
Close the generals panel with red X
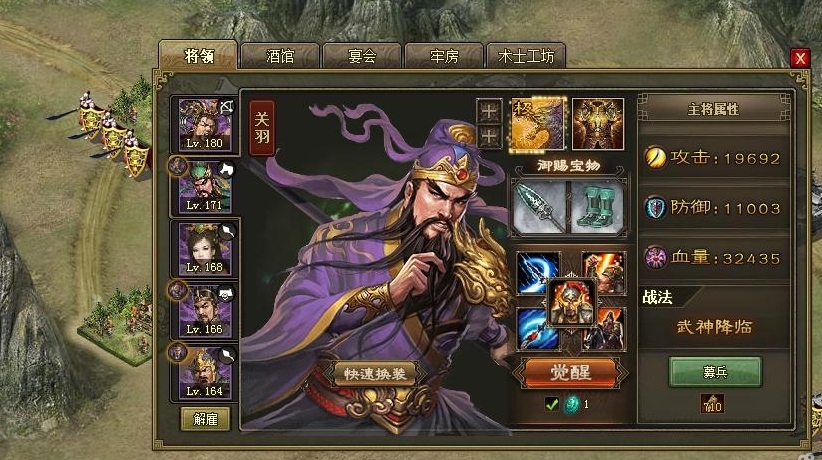coord(799,58)
